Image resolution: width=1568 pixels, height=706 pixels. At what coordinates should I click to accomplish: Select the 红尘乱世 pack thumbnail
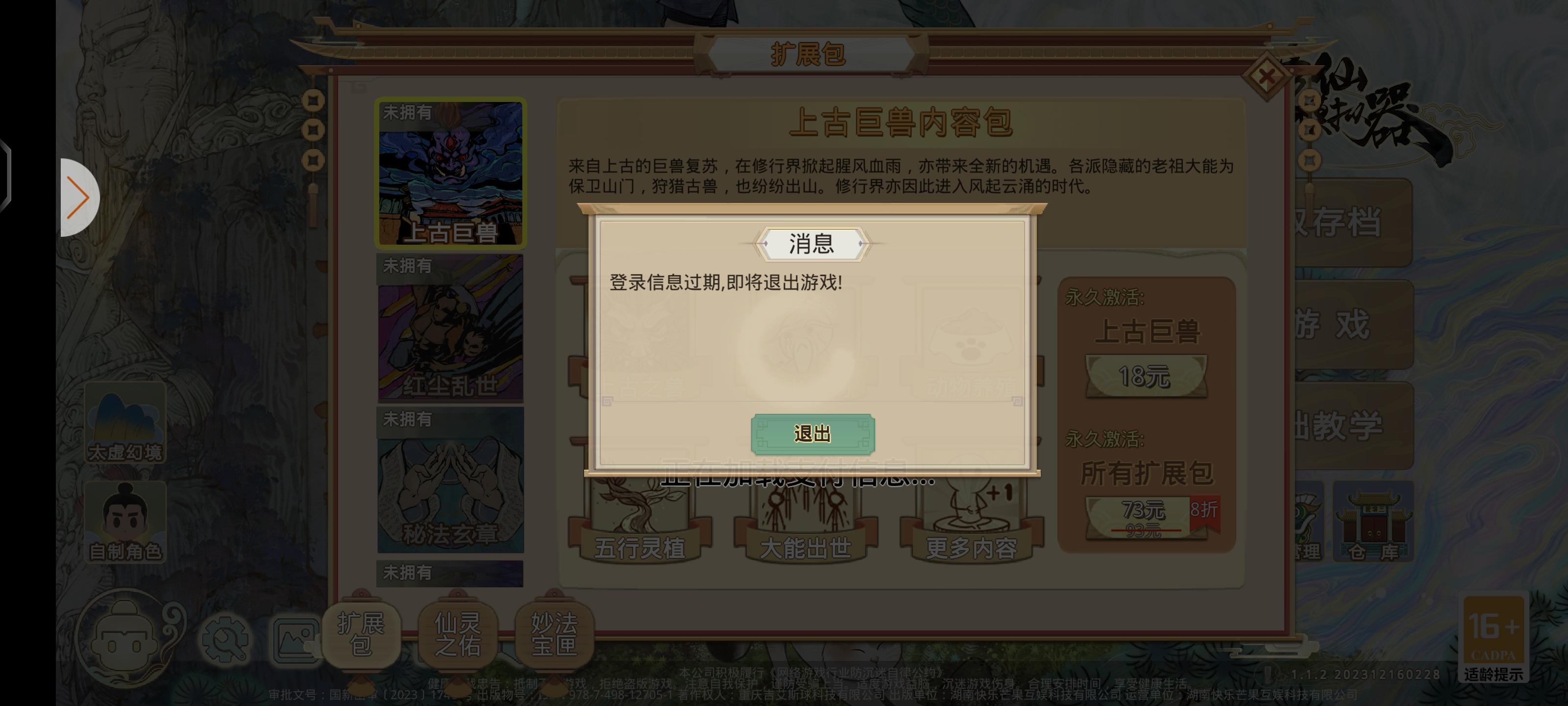click(x=450, y=329)
